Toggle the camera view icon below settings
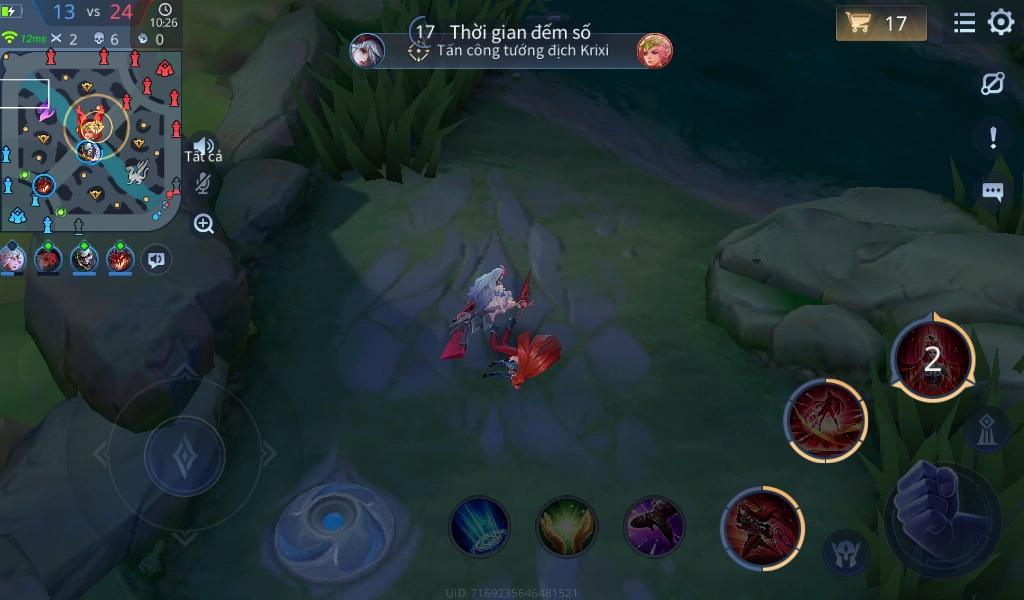 point(992,84)
